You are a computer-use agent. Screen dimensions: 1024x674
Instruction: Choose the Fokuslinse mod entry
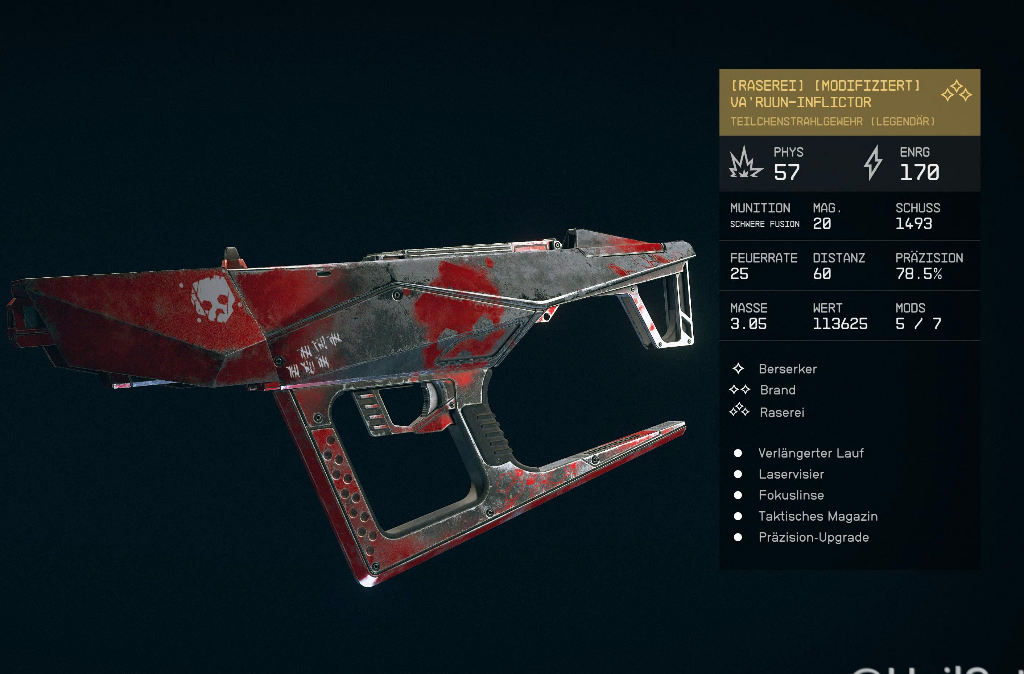point(790,495)
